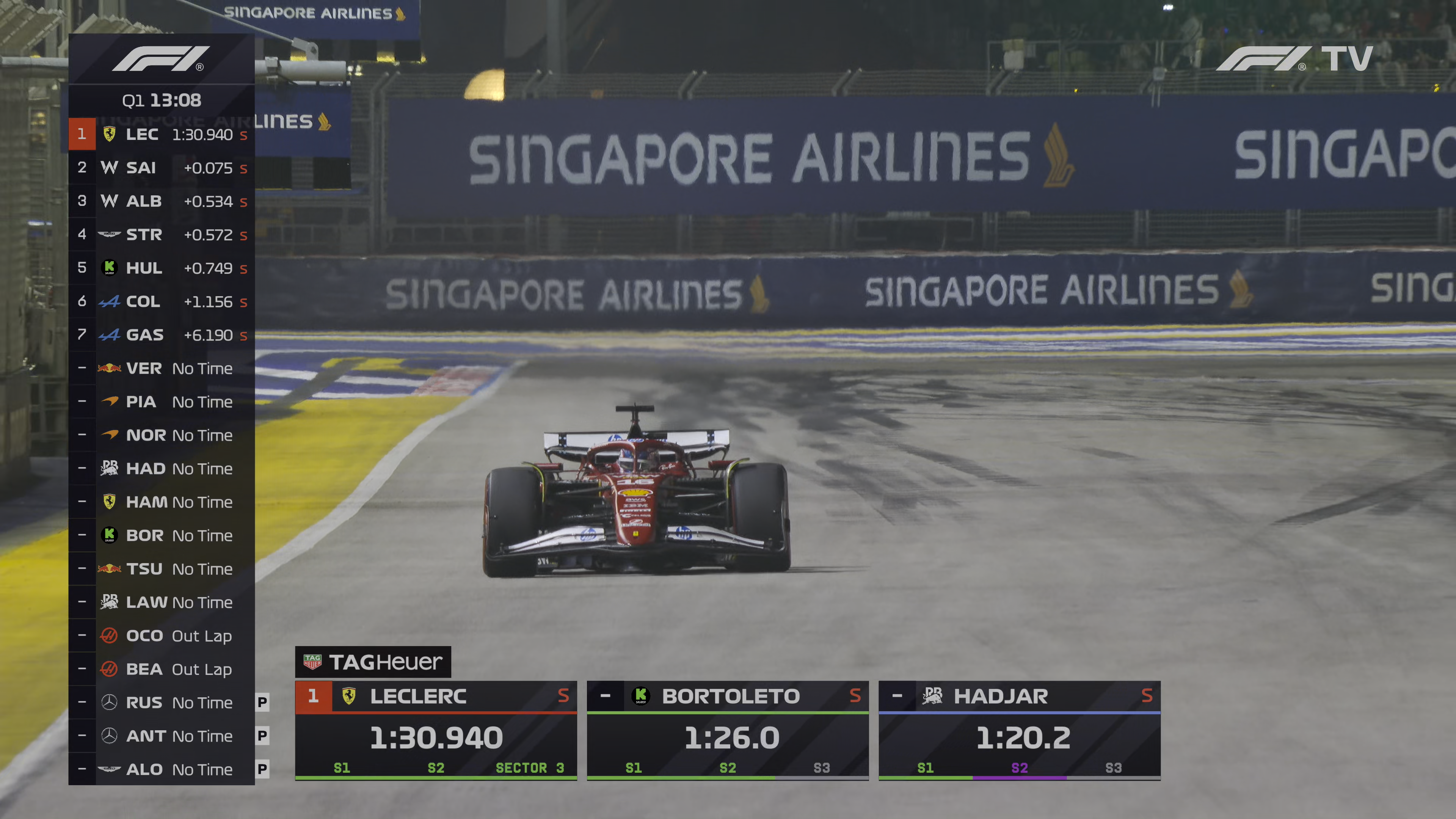Click the F1 logo above the timing tower

pyautogui.click(x=160, y=60)
